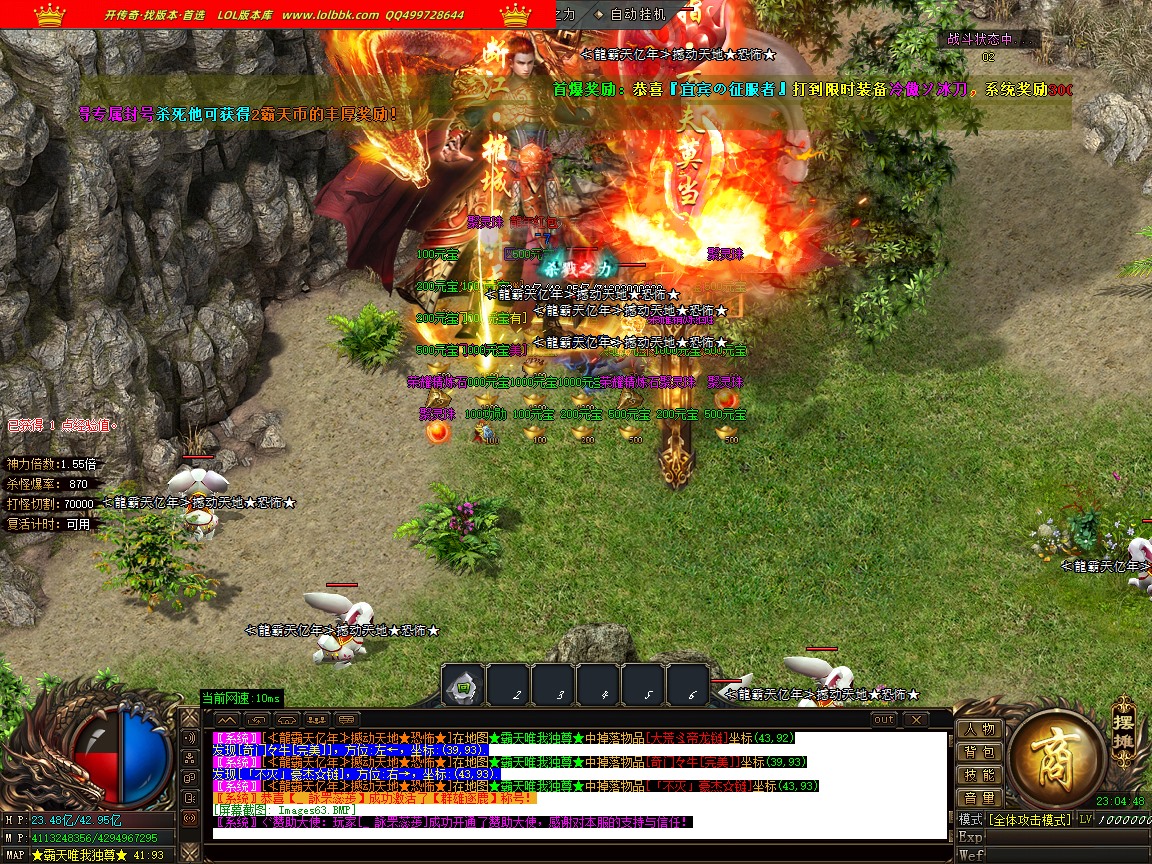
Task: Close the chat panel with X
Action: point(915,719)
